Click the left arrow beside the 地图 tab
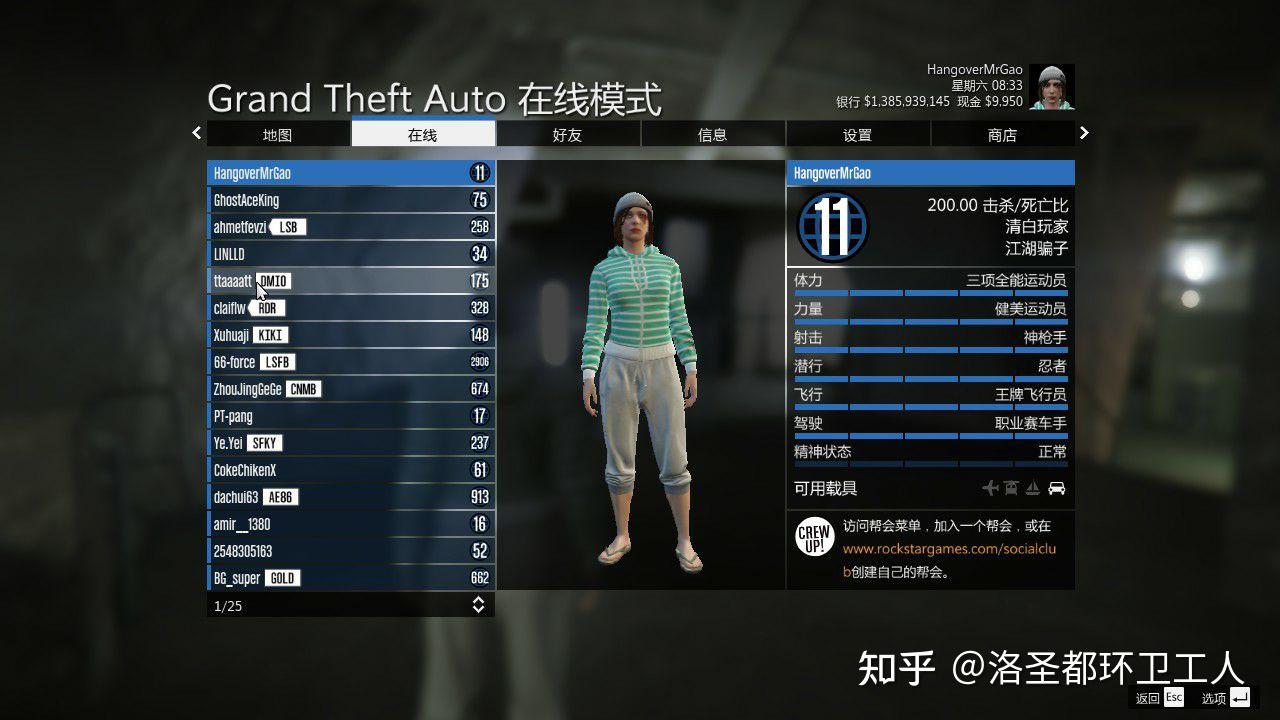The height and width of the screenshot is (720, 1280). [196, 133]
